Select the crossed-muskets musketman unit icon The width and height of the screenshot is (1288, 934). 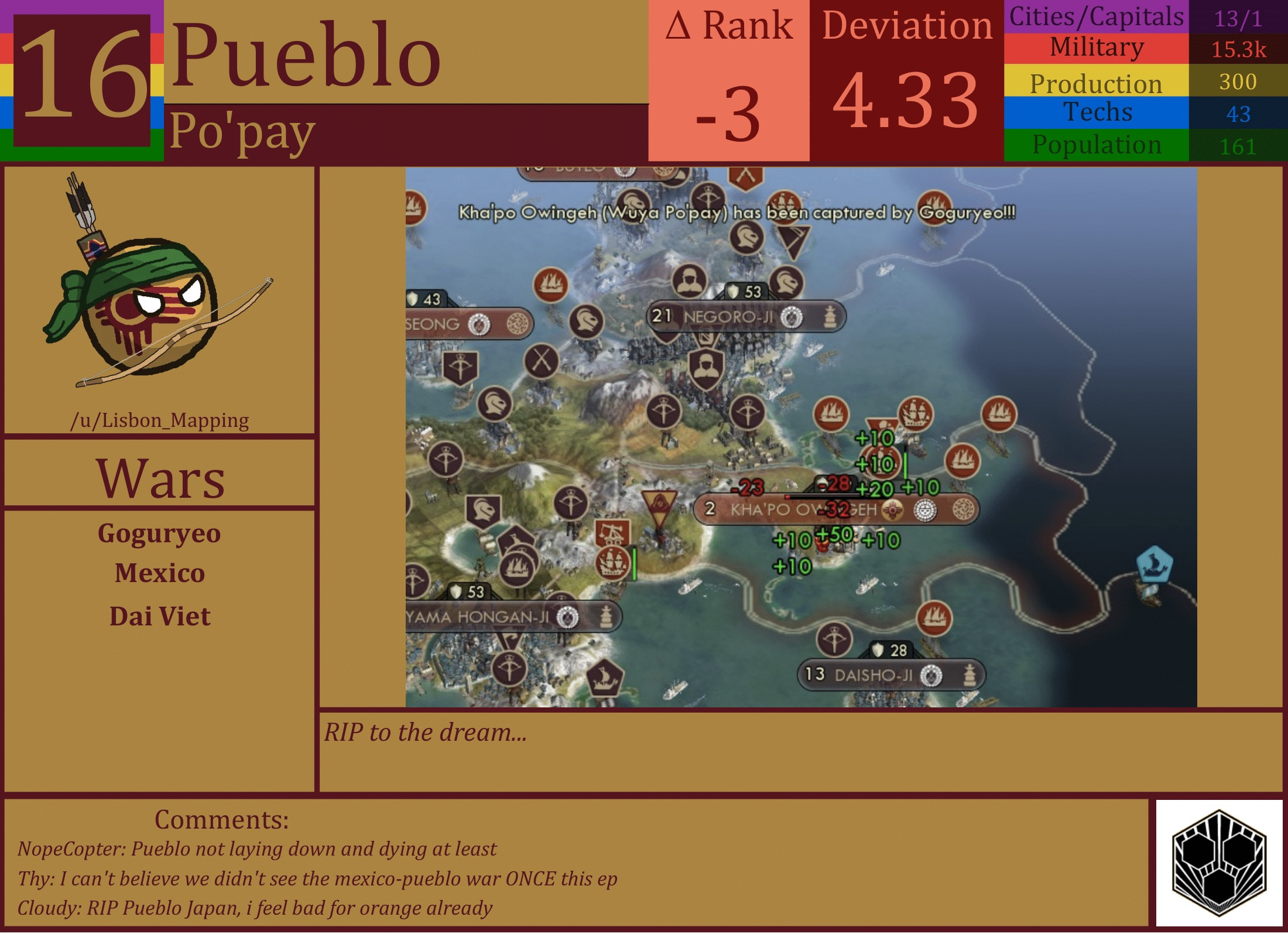coord(540,361)
